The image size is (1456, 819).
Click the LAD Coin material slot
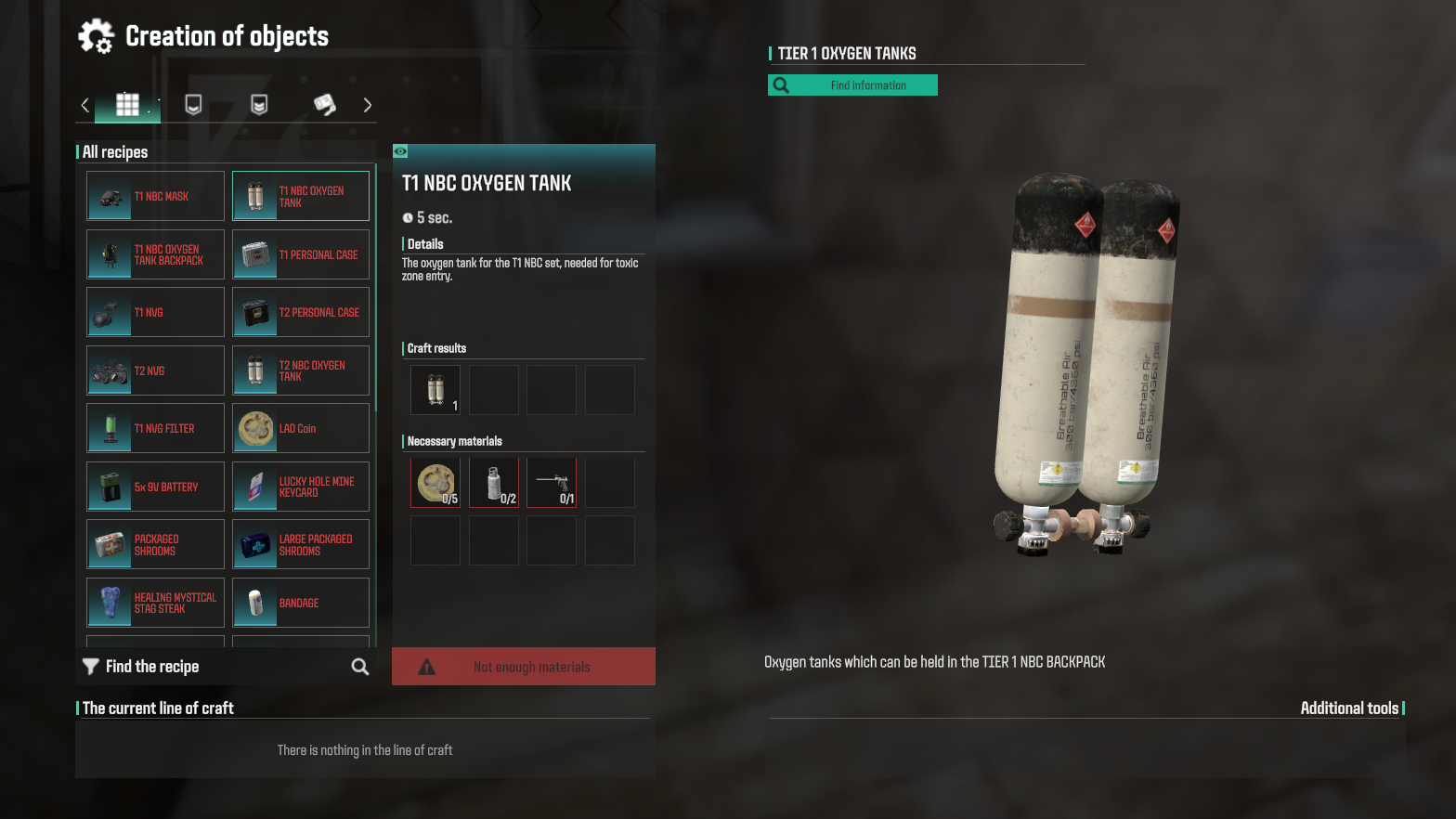[x=435, y=483]
